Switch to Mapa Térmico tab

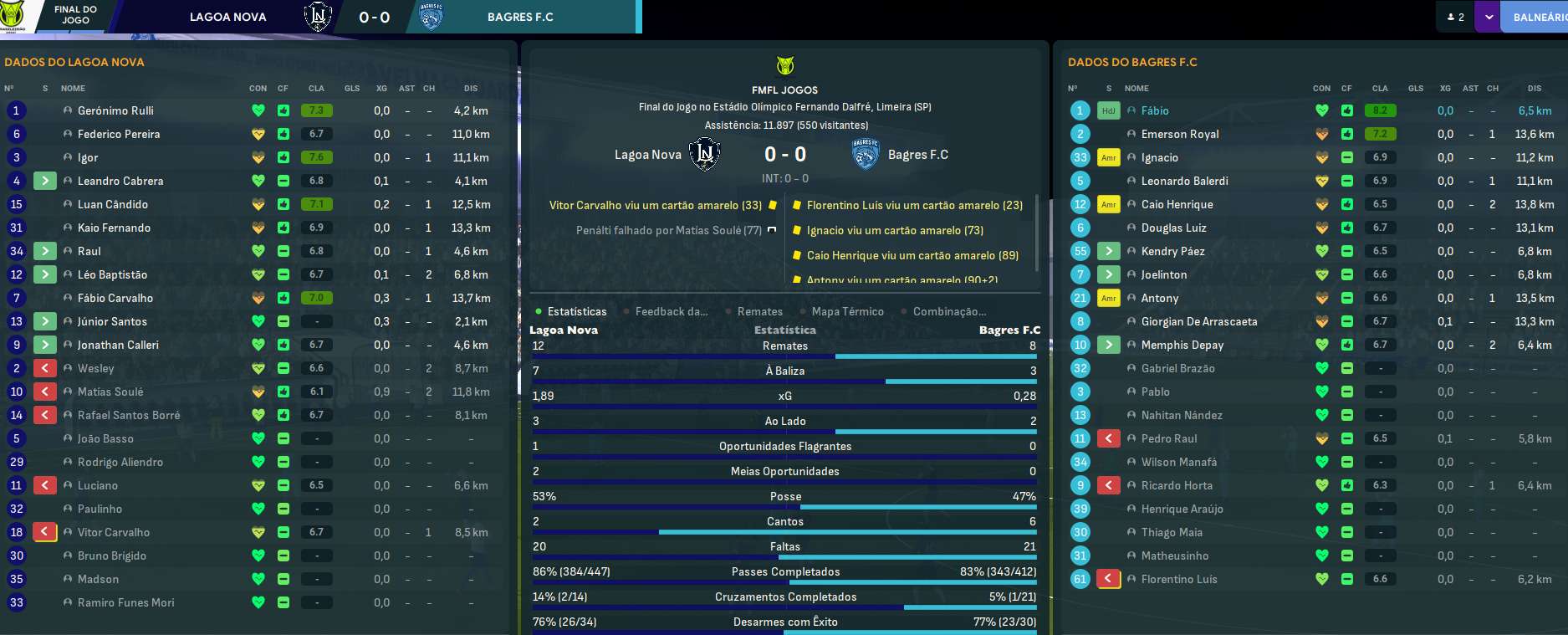847,311
